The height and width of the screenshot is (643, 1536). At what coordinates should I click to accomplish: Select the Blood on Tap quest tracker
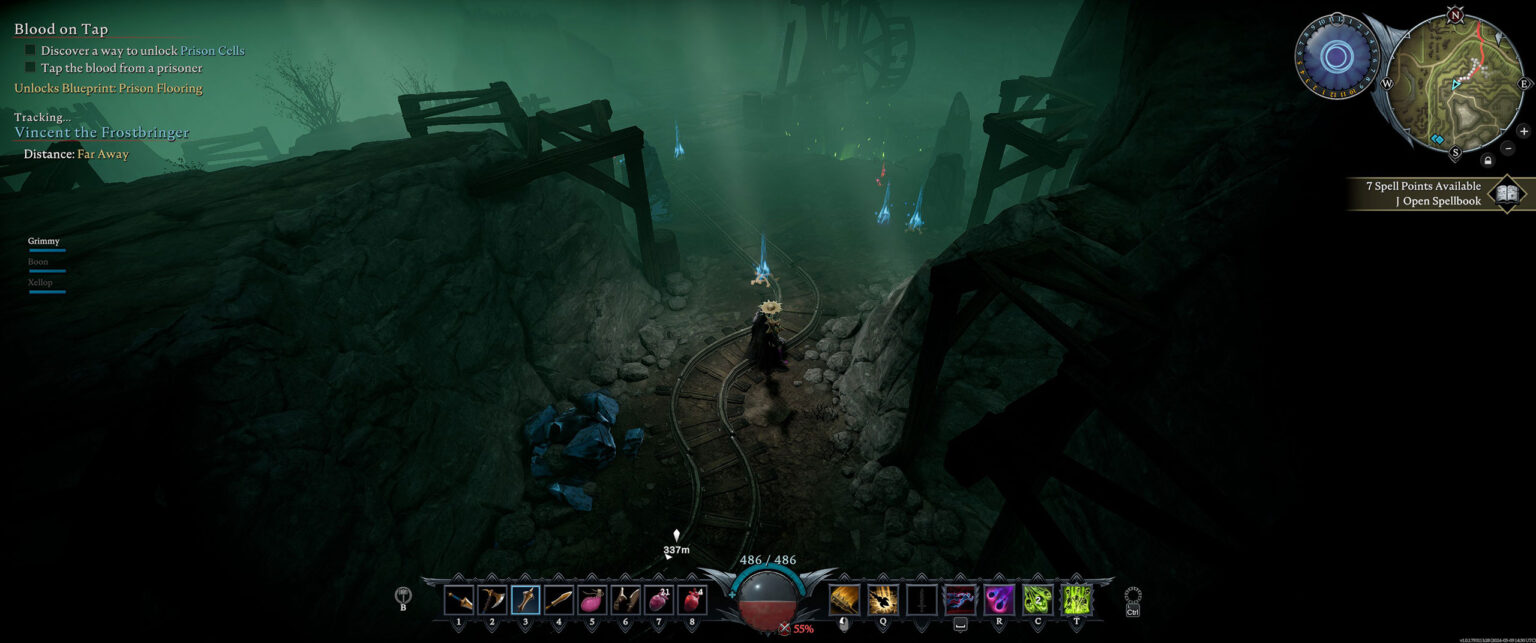point(61,29)
